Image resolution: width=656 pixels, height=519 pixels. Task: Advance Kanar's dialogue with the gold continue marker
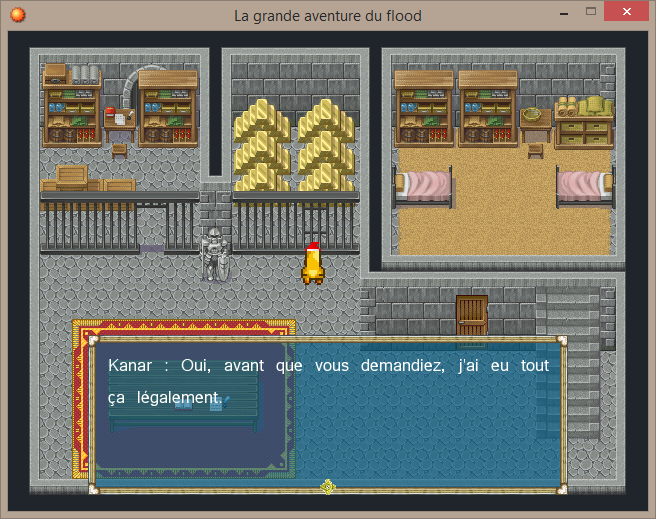pyautogui.click(x=327, y=487)
